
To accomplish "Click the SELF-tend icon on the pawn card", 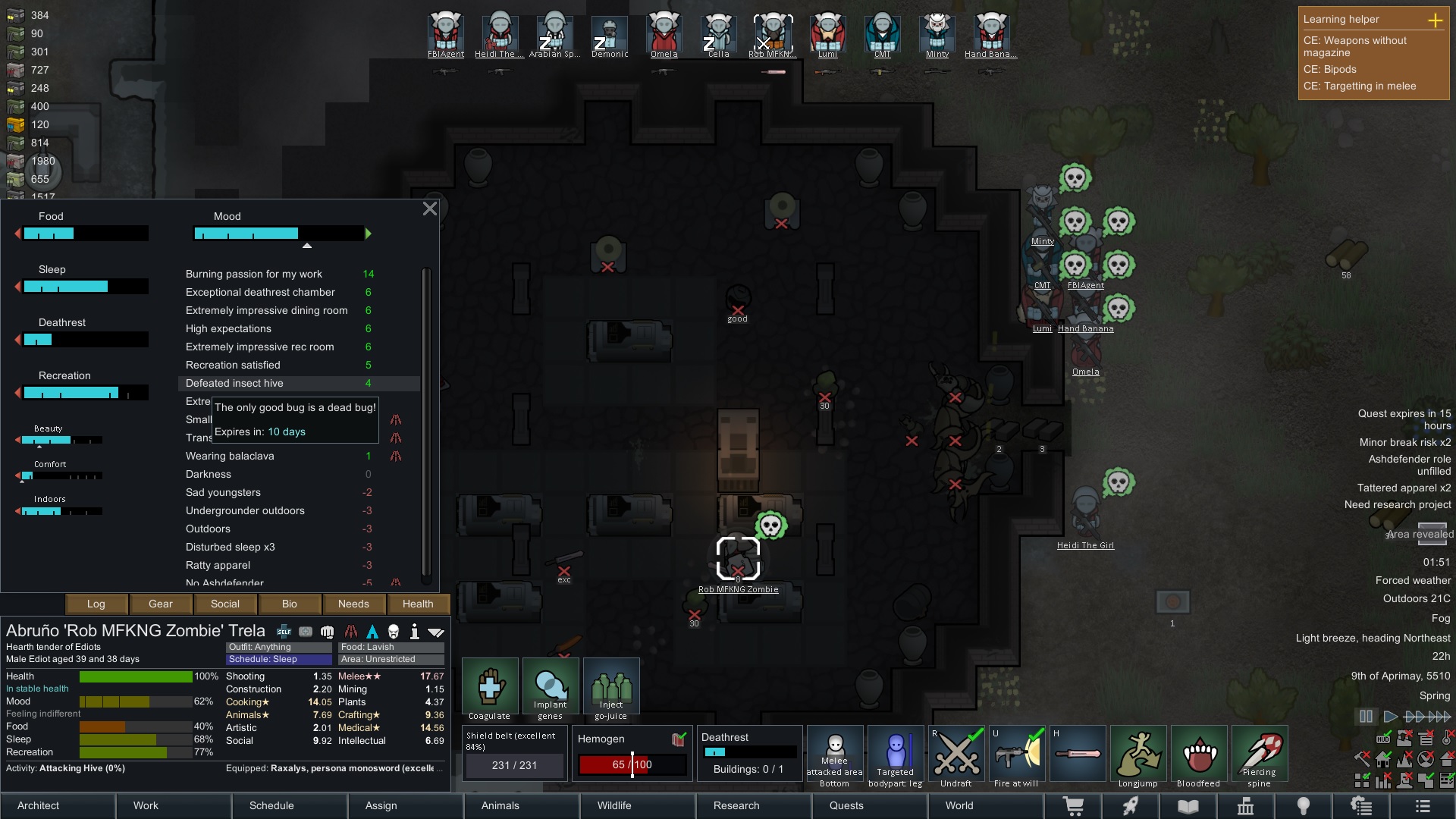I will tap(284, 630).
